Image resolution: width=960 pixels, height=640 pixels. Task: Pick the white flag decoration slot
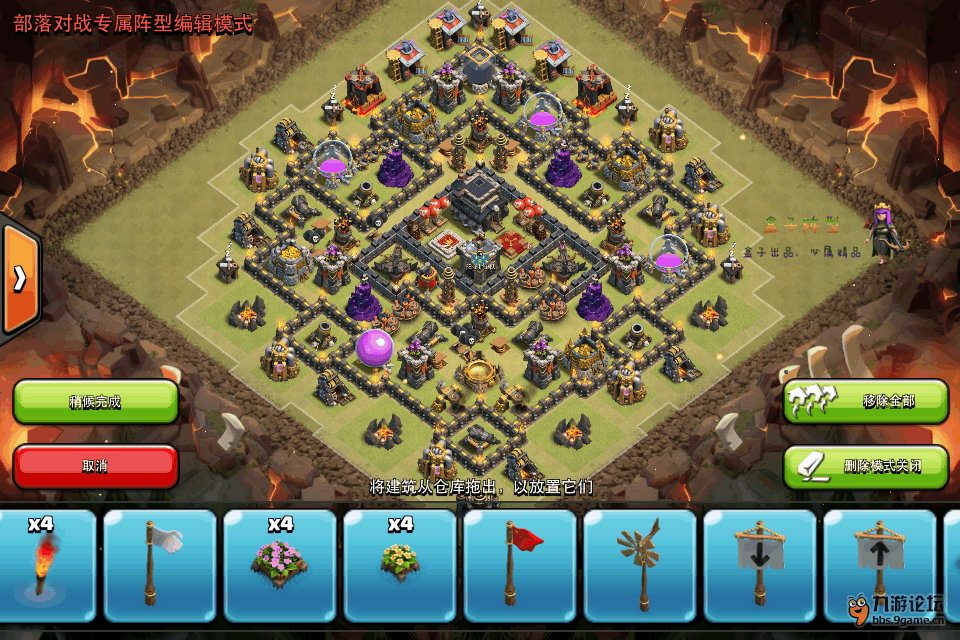click(160, 565)
